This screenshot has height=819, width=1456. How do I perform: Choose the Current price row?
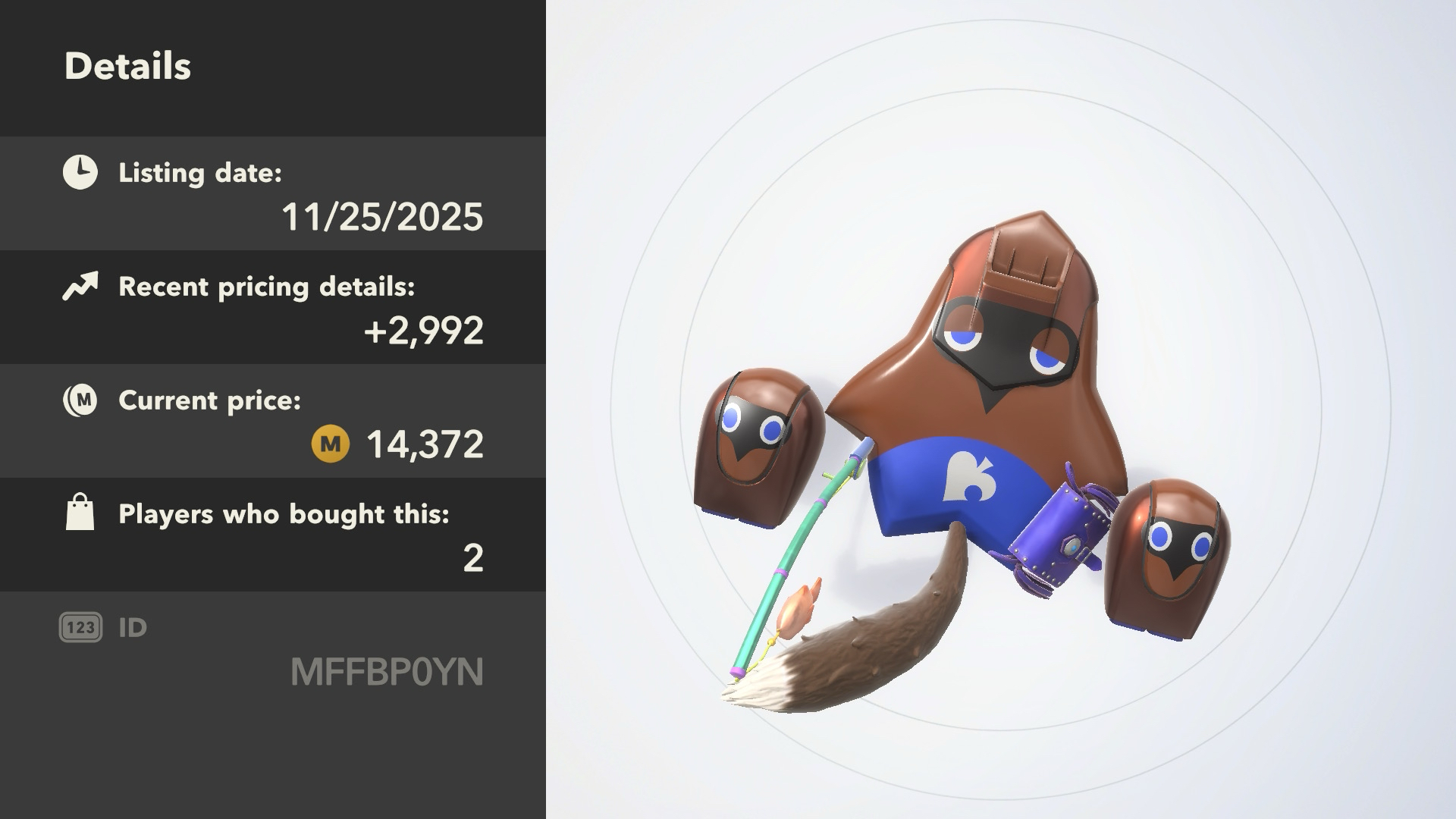pos(273,422)
